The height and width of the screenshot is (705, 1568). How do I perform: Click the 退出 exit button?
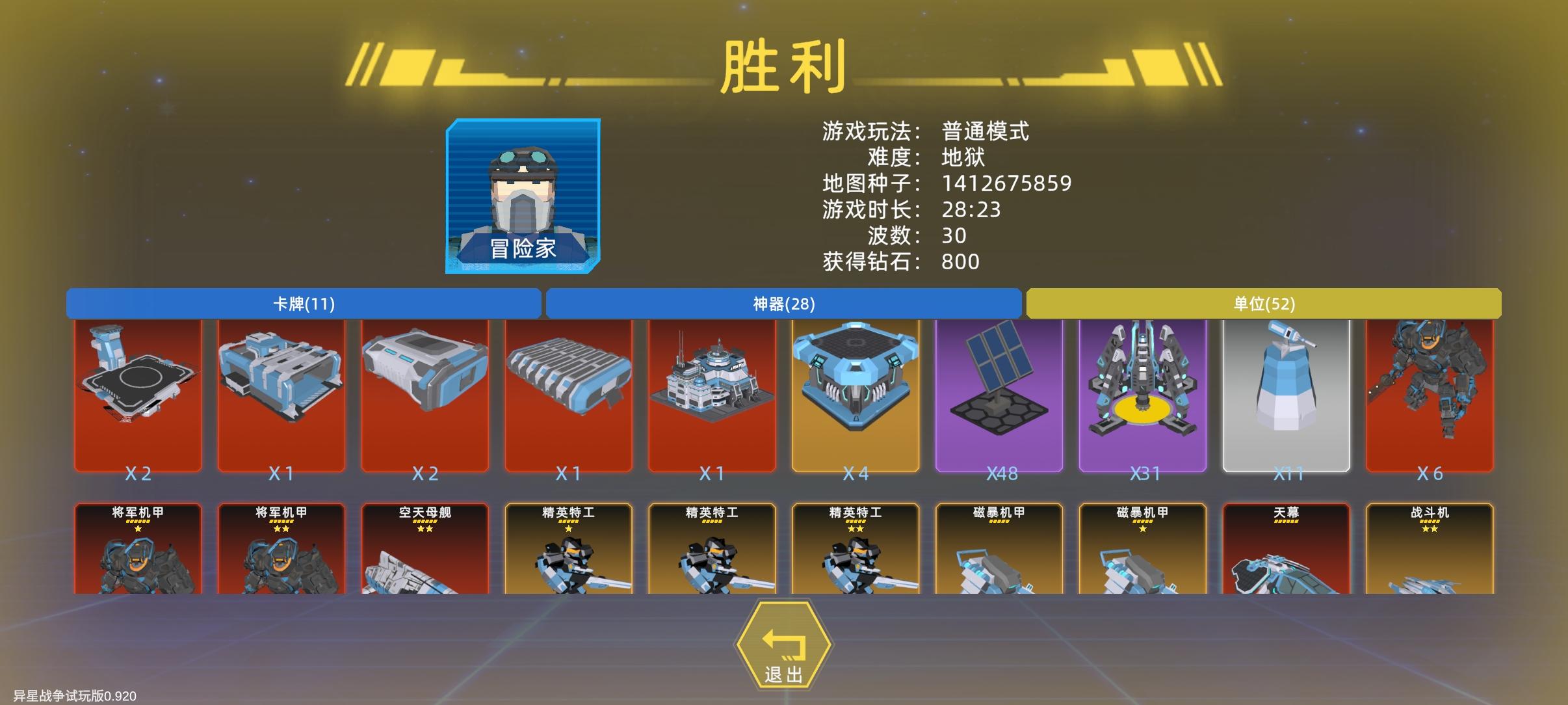784,644
